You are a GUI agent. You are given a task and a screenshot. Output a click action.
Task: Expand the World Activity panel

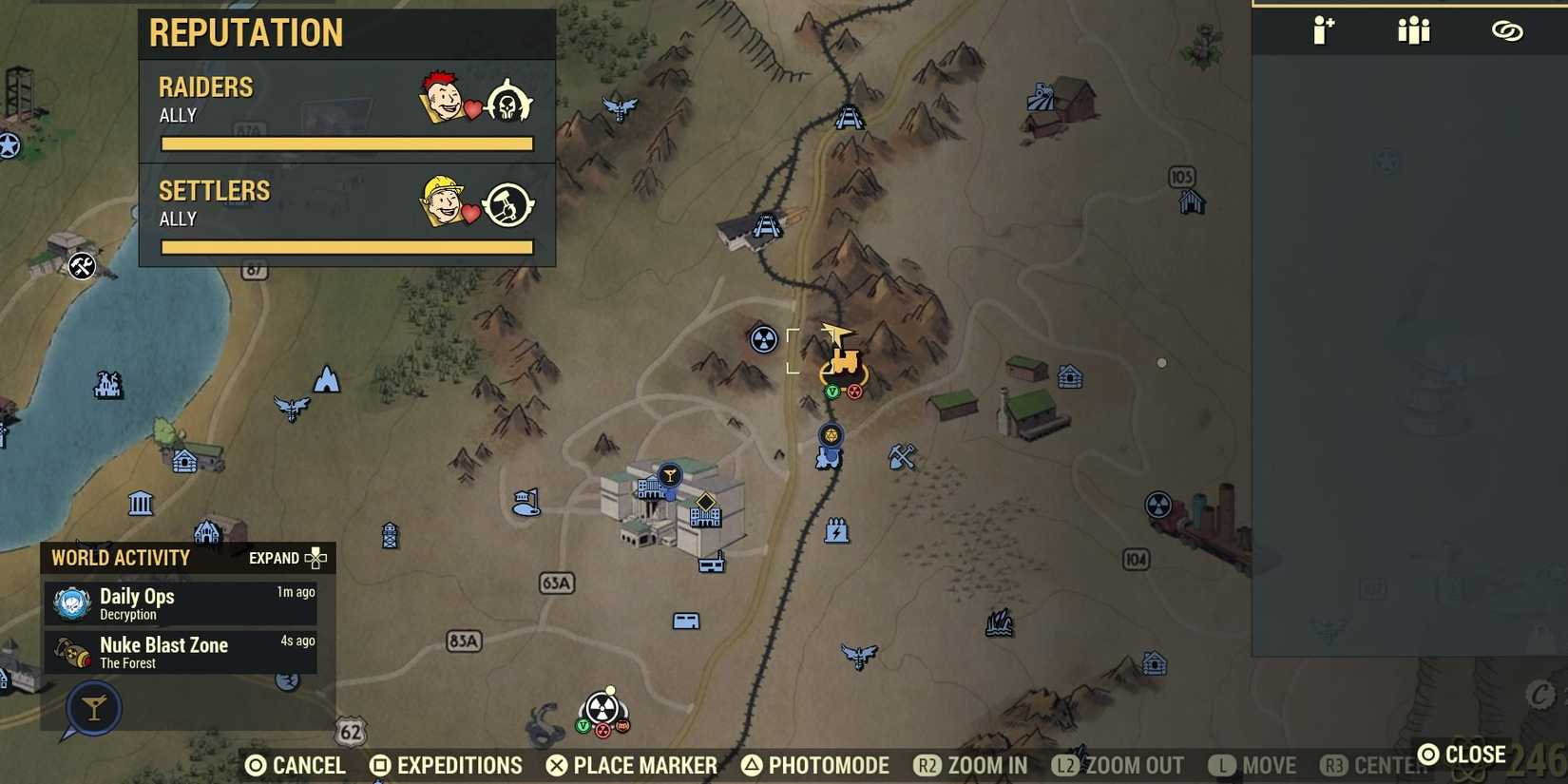coord(287,558)
